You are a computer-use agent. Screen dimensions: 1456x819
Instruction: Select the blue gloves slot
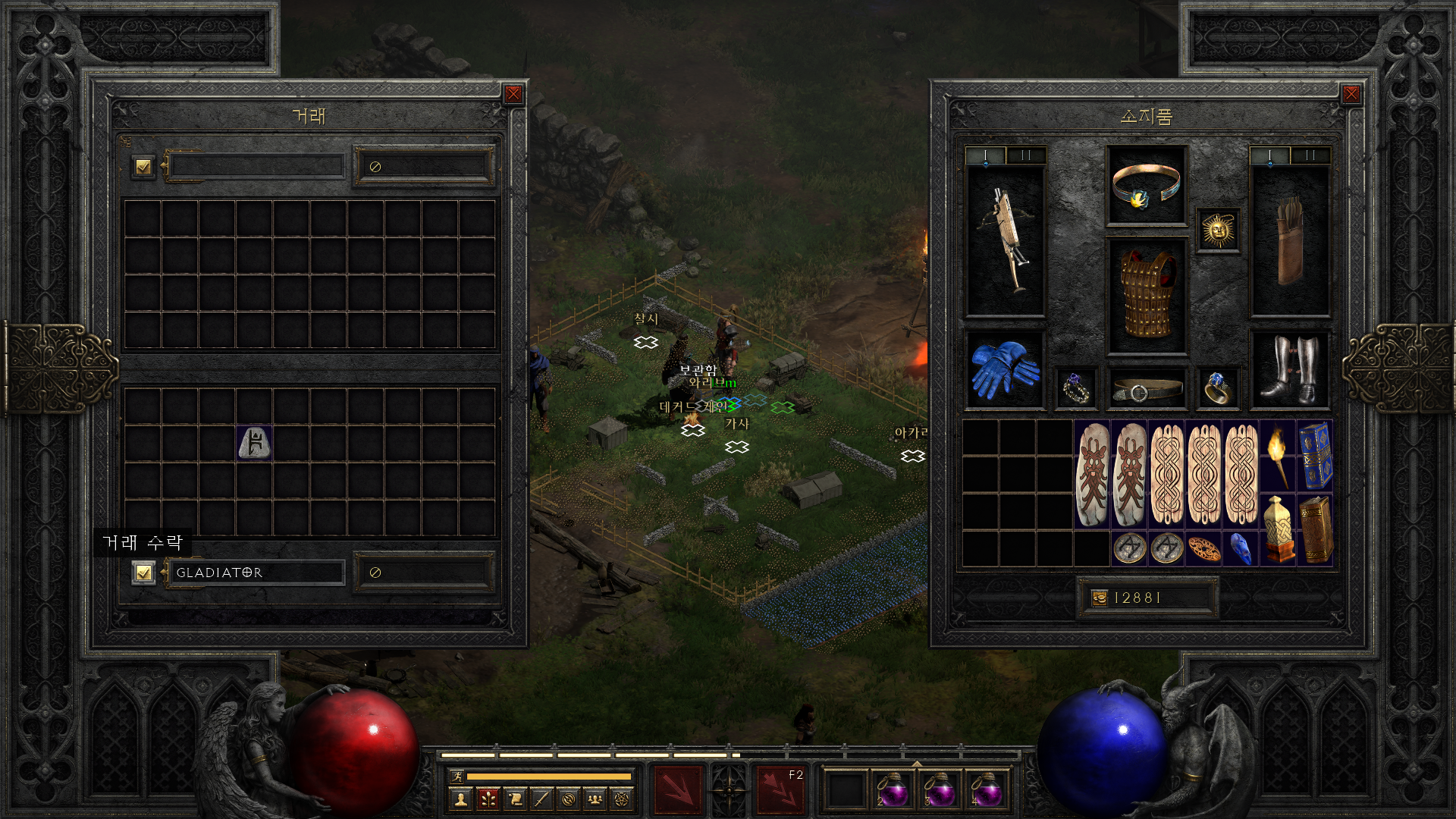[x=1006, y=370]
